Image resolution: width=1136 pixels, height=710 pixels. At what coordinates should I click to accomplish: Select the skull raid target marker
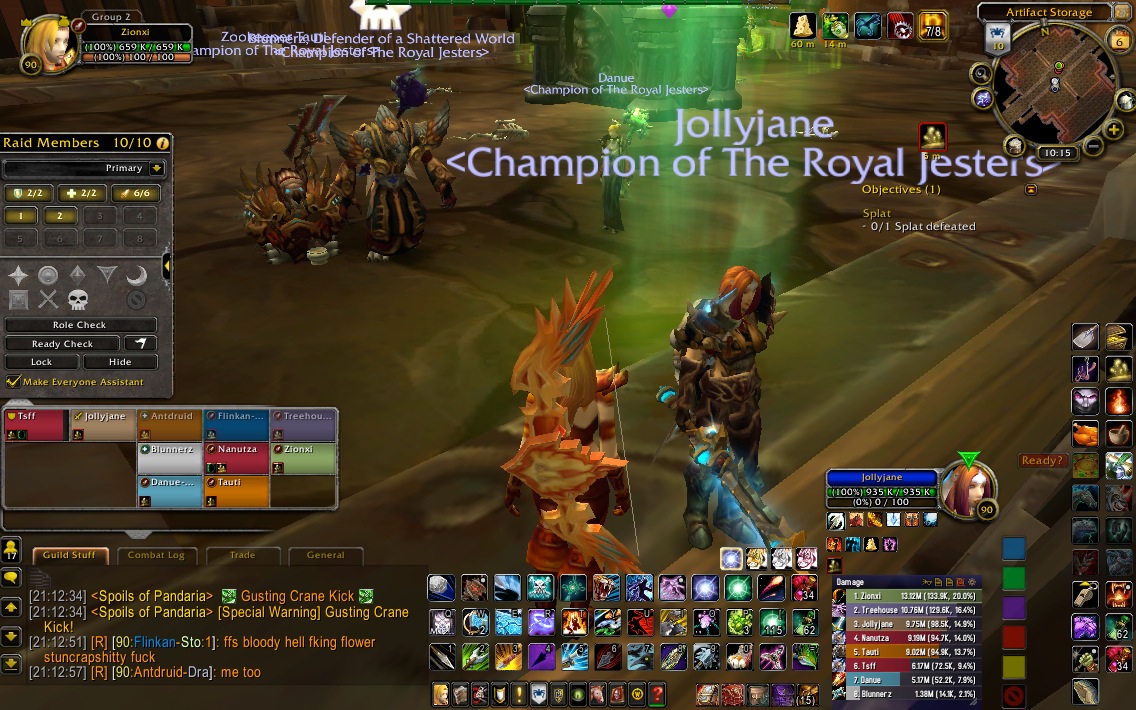[78, 299]
